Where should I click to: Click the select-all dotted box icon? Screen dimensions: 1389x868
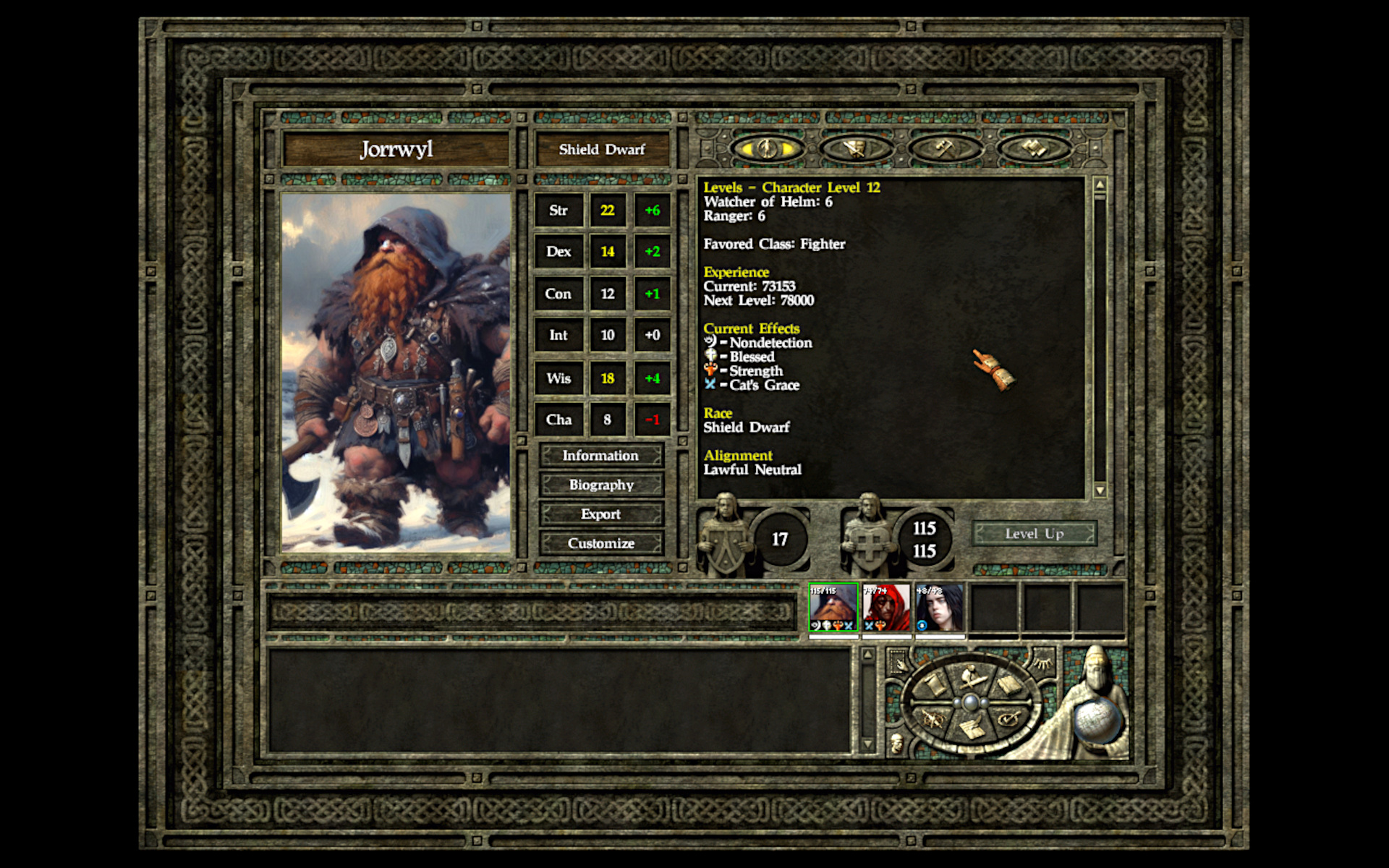click(x=899, y=663)
